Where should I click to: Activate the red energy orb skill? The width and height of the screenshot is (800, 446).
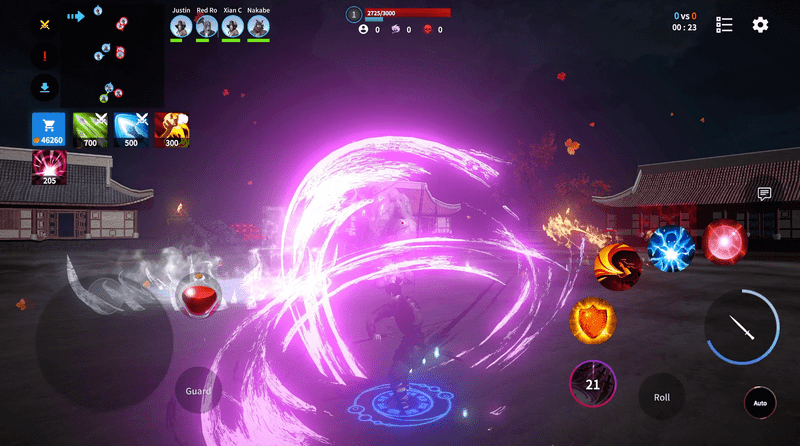(724, 243)
